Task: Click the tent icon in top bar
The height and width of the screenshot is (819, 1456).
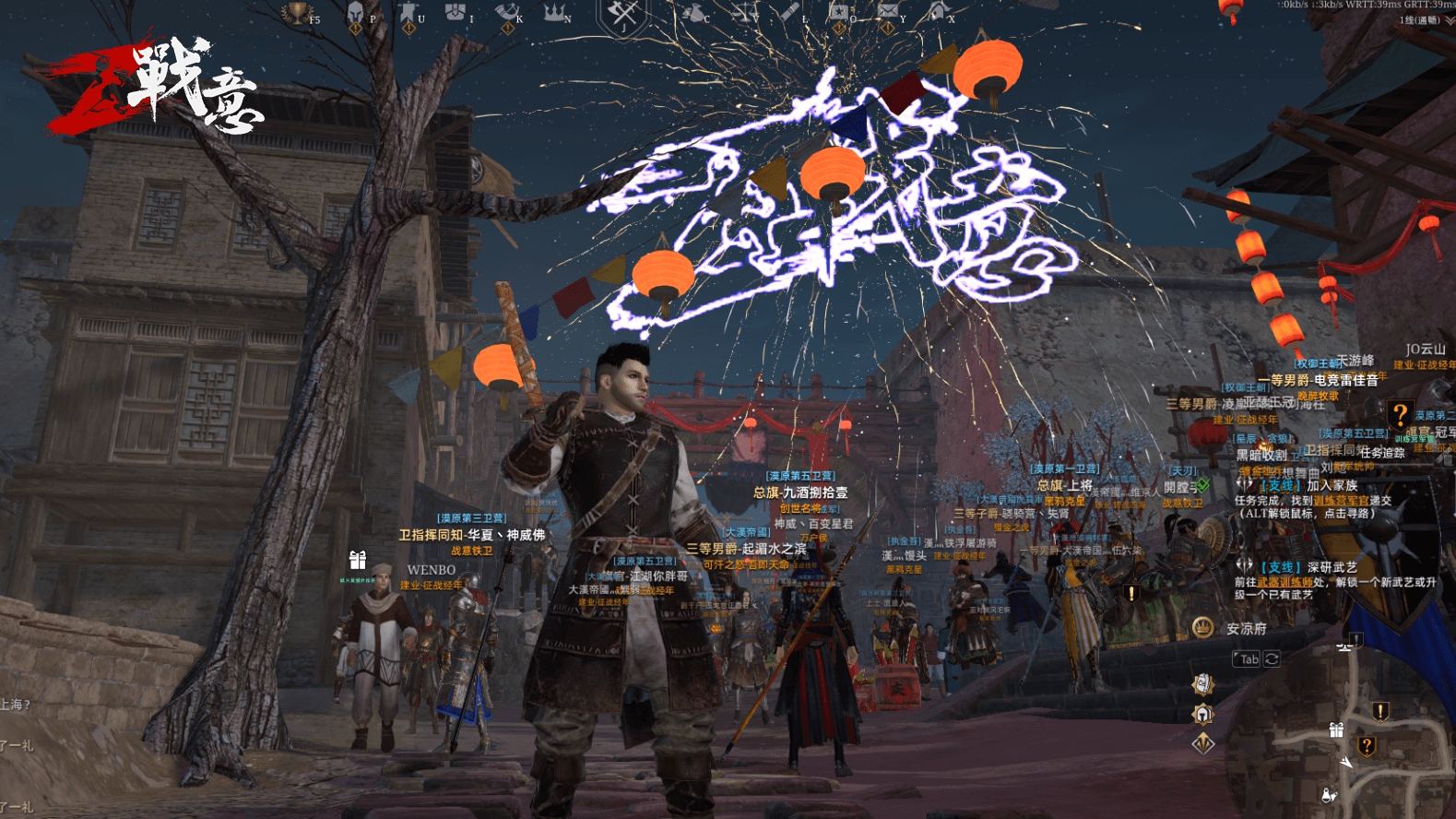Action: [x=938, y=12]
